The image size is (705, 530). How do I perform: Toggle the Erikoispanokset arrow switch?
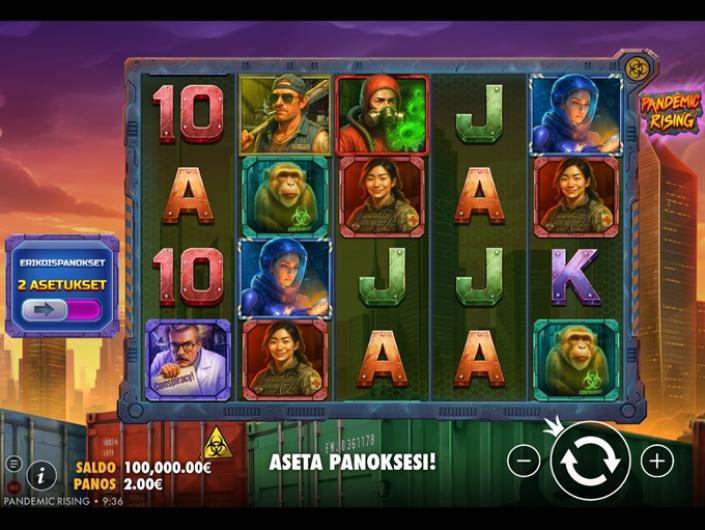click(61, 310)
